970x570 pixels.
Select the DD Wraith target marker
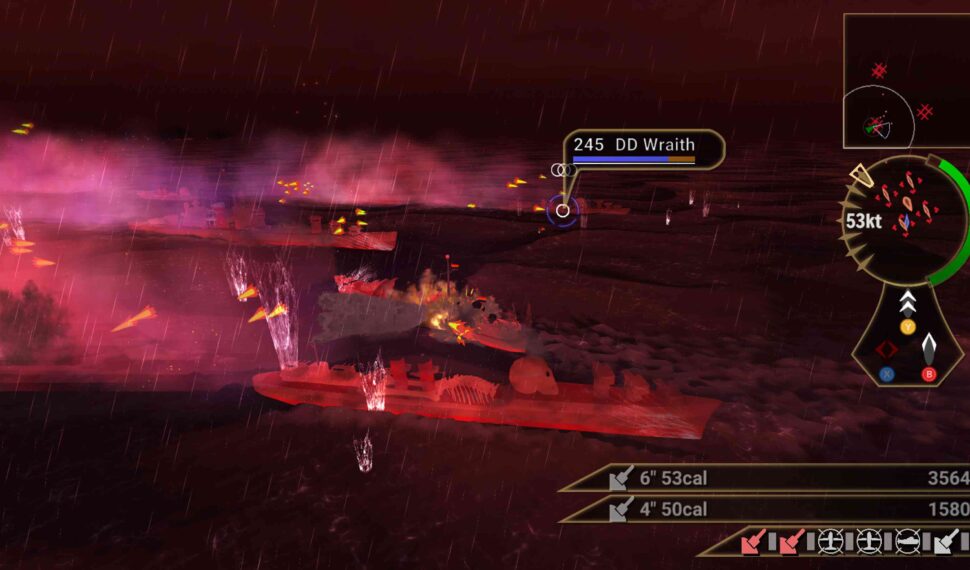pos(563,210)
